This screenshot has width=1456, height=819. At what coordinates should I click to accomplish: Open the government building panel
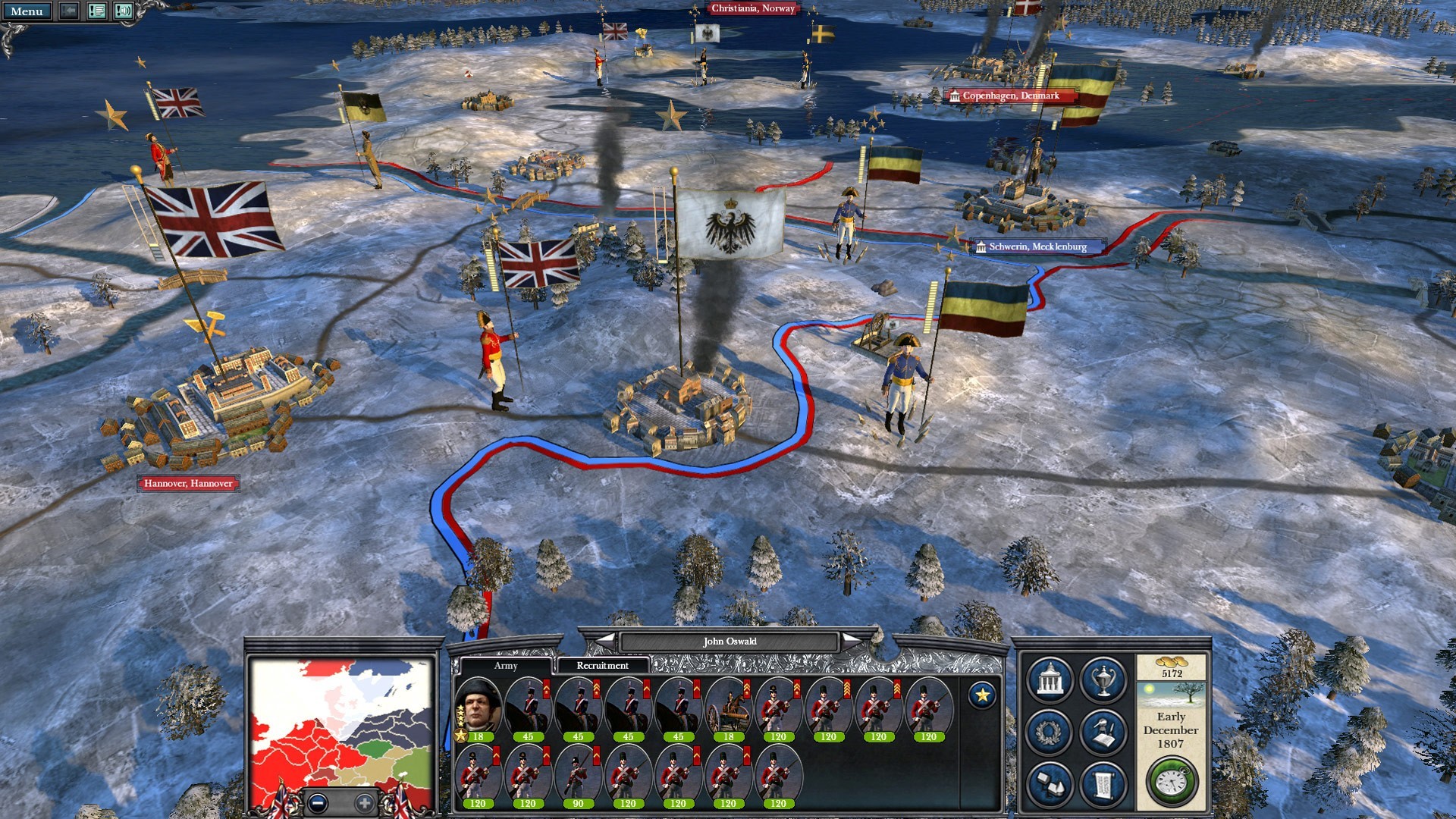tap(1050, 681)
